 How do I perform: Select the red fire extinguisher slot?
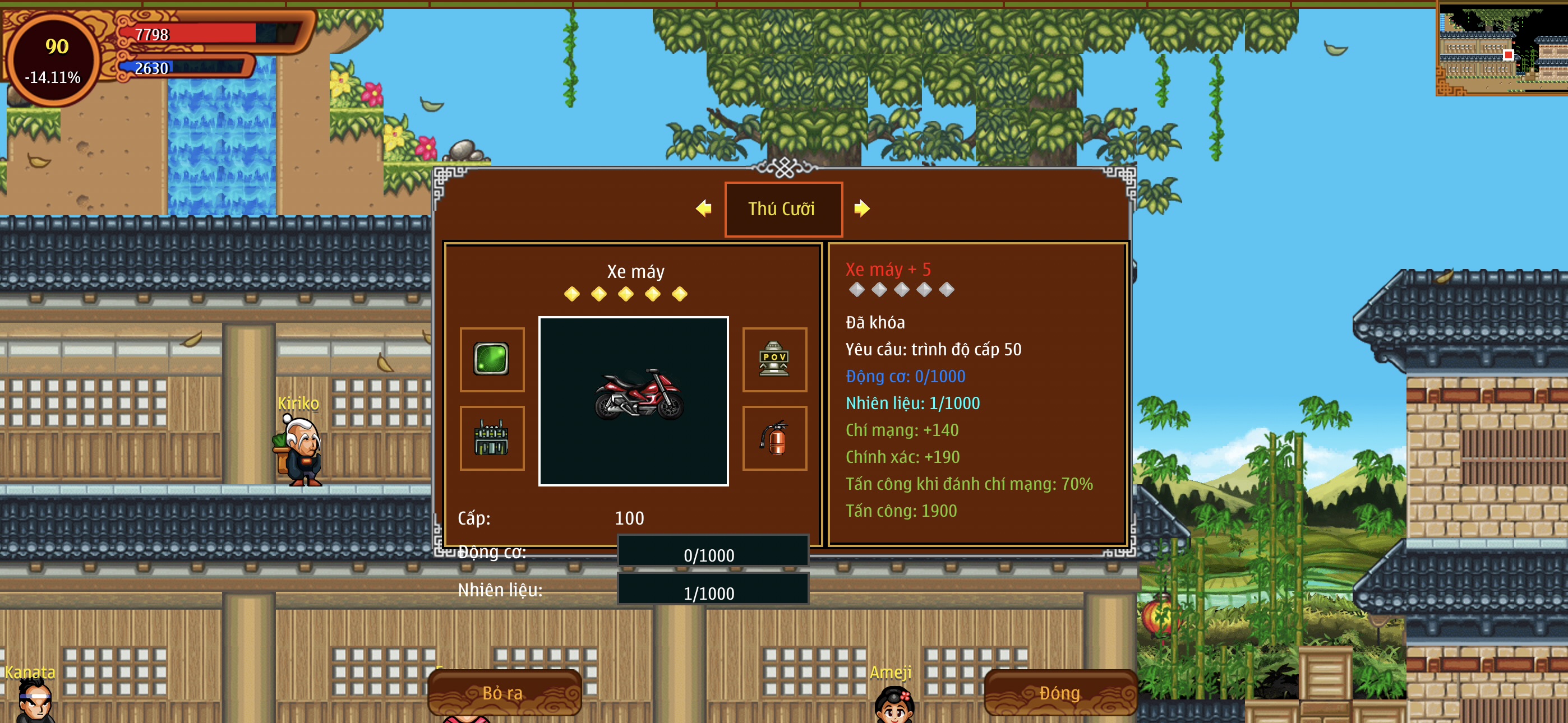pyautogui.click(x=774, y=438)
